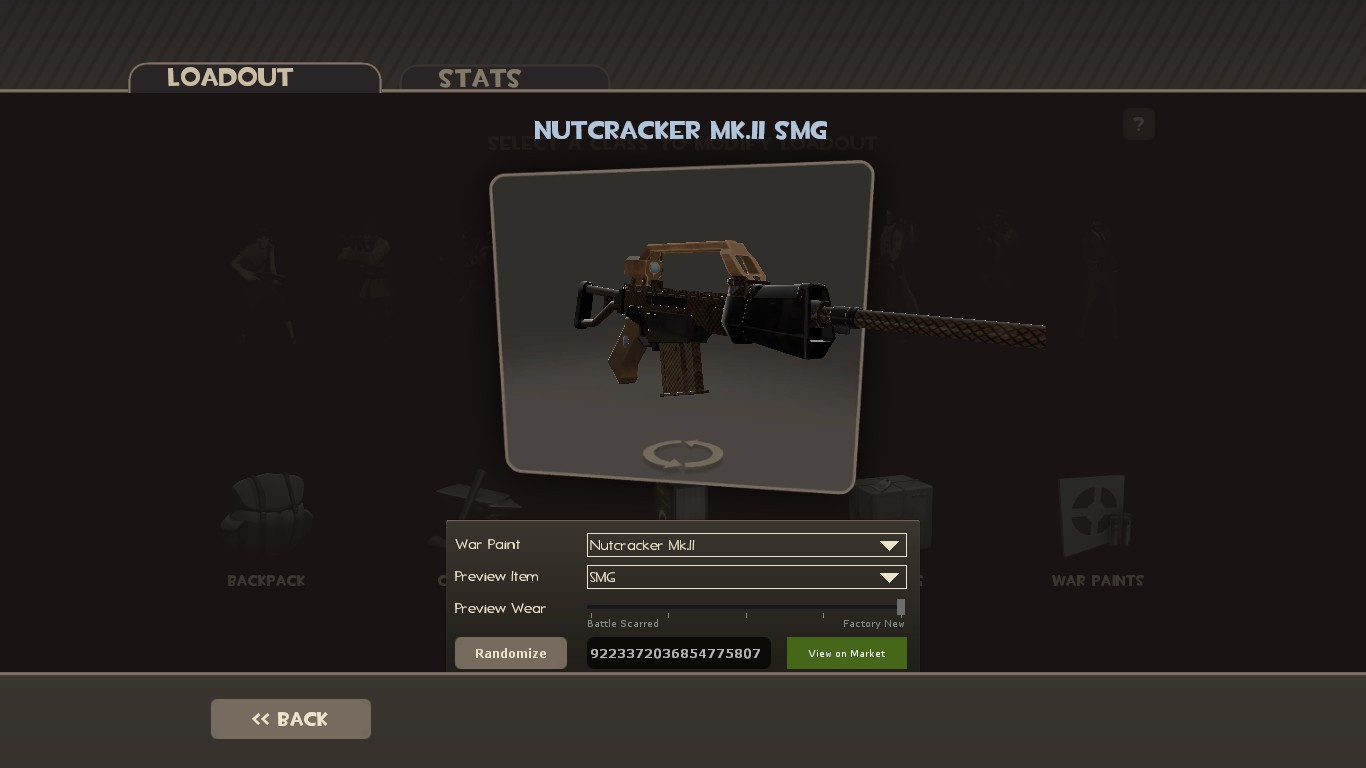Click the question mark help icon
Image resolution: width=1366 pixels, height=768 pixels.
(x=1138, y=124)
